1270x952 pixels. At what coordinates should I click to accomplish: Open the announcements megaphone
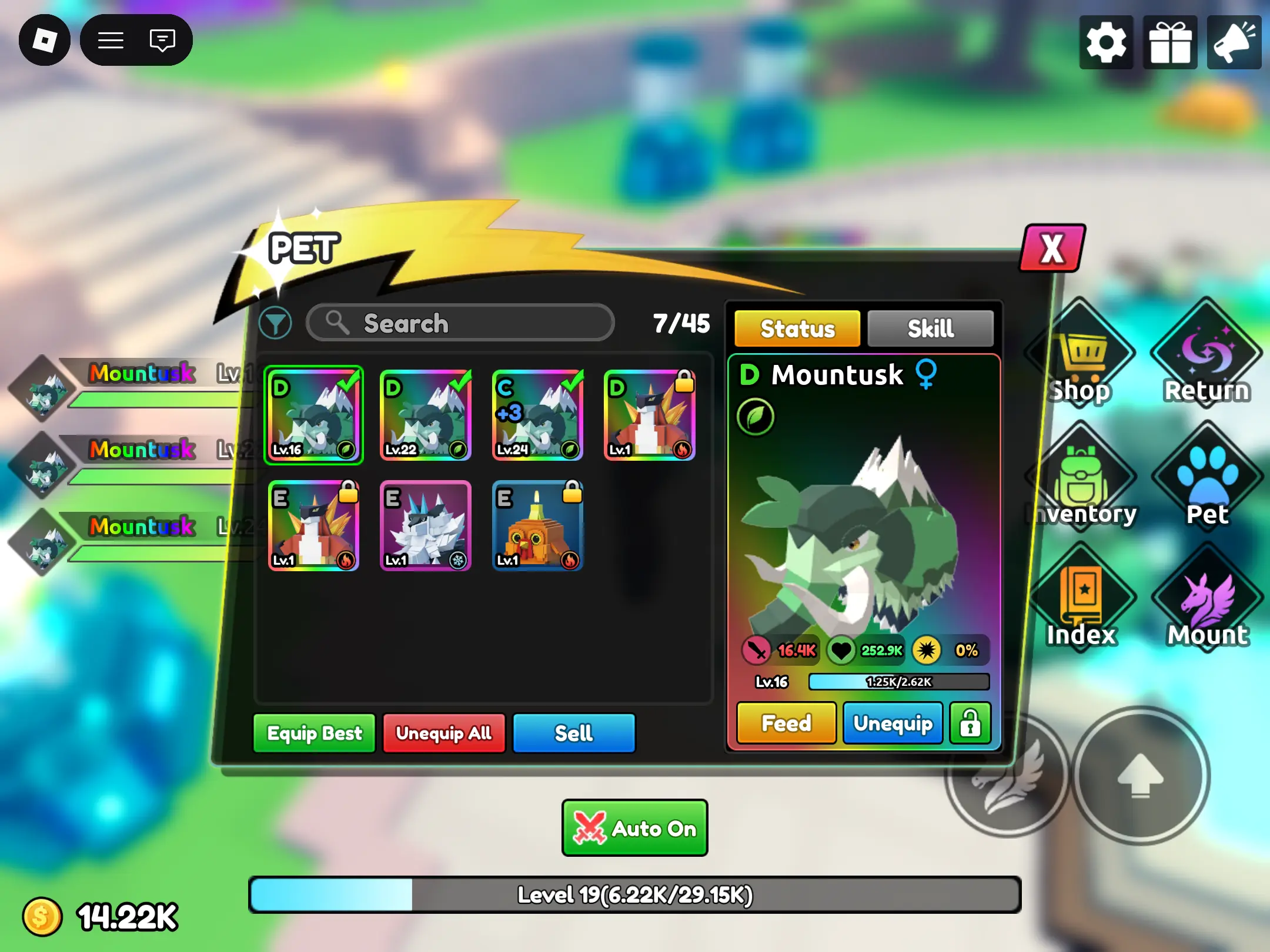coord(1233,42)
